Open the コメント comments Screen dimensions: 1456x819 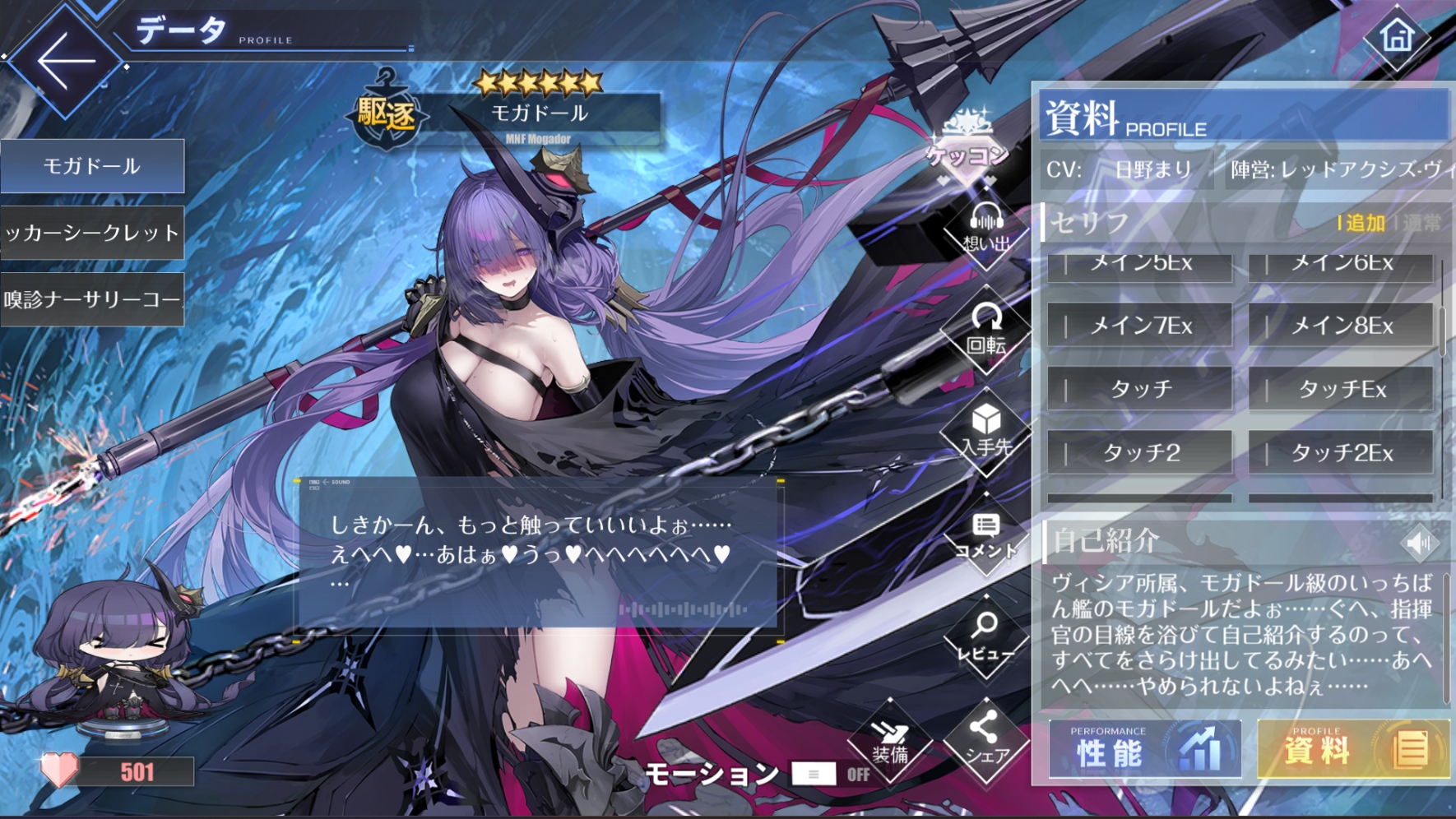point(985,536)
